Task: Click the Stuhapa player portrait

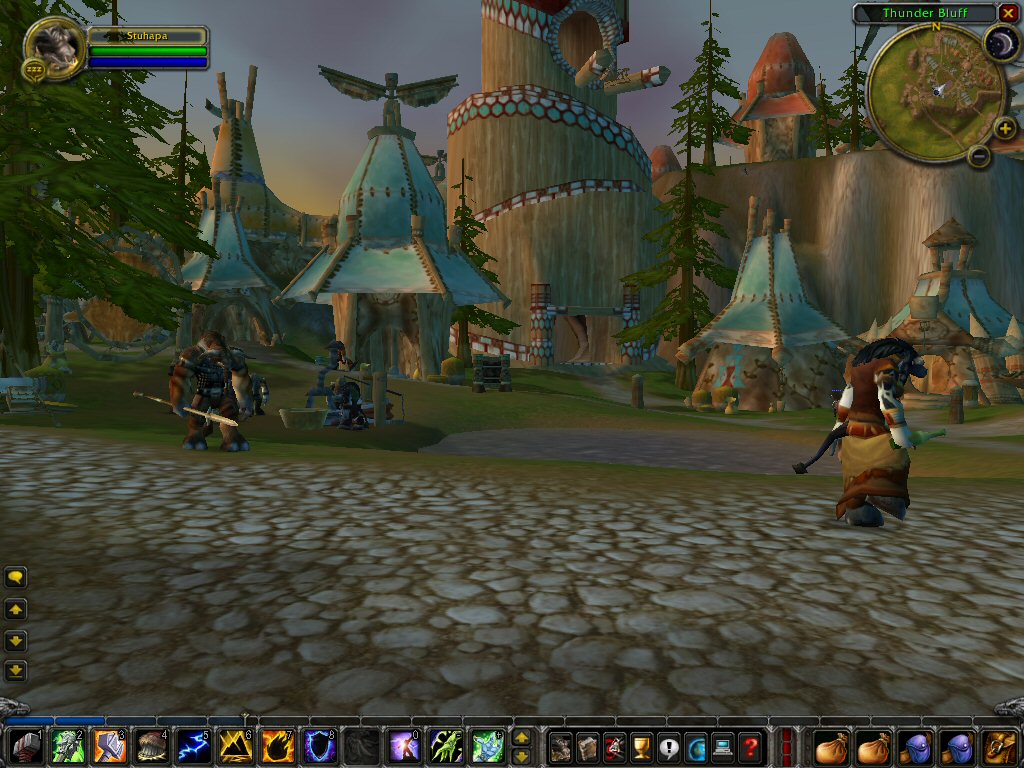Action: click(53, 46)
